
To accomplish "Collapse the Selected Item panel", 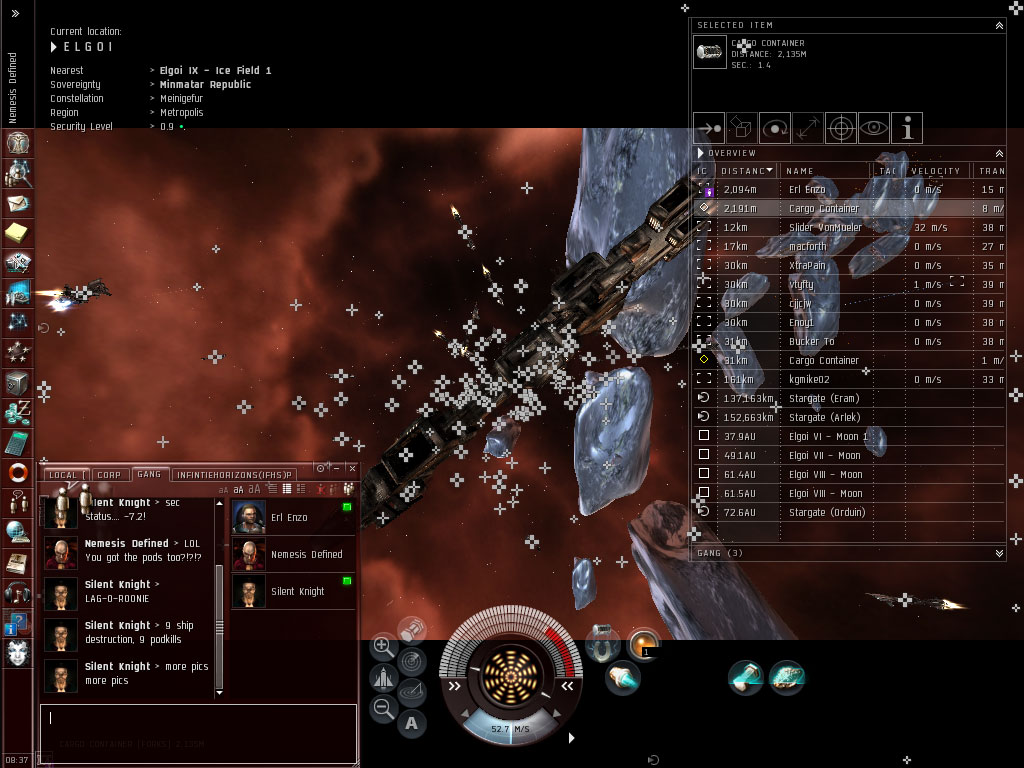I will click(x=998, y=25).
